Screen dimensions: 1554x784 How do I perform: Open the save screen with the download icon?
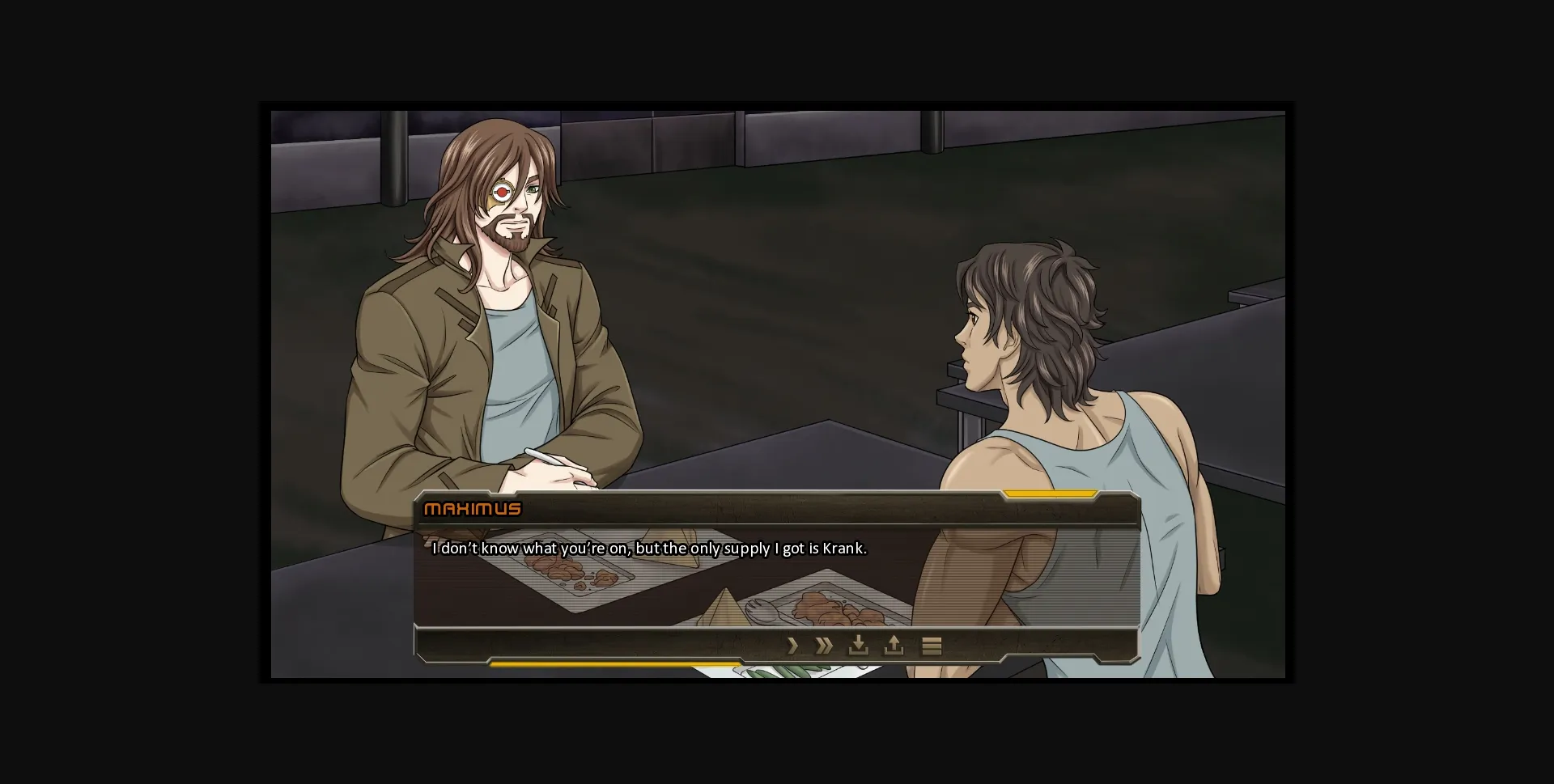coord(859,646)
